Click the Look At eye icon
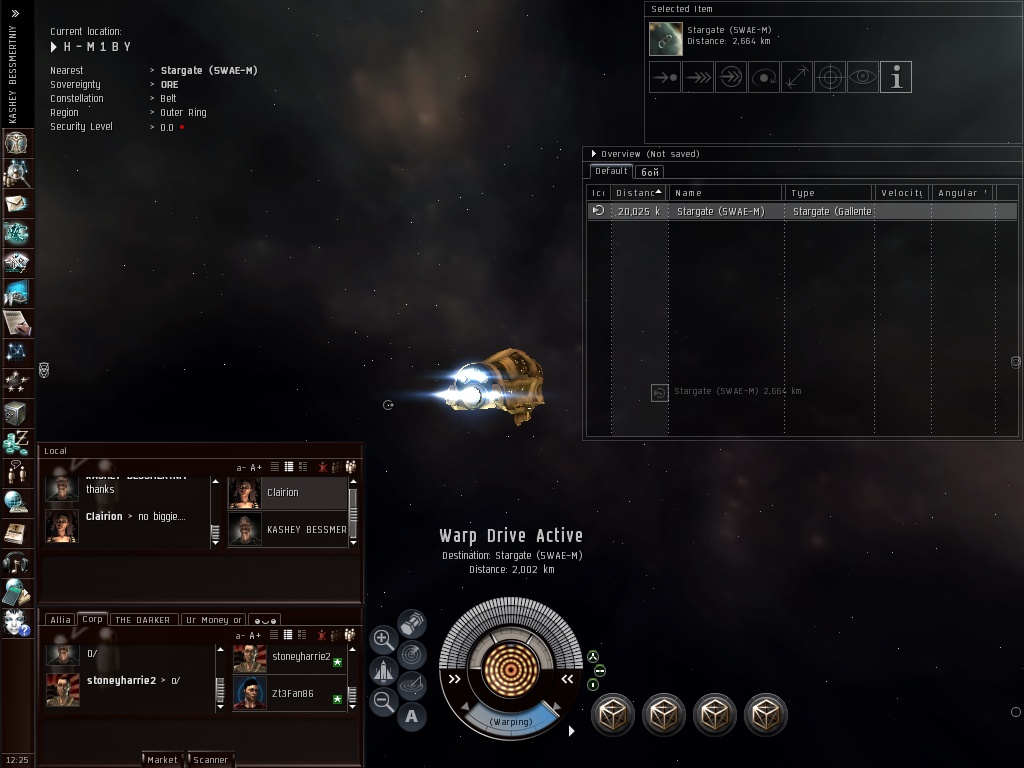Screen dimensions: 1024x768 863,77
